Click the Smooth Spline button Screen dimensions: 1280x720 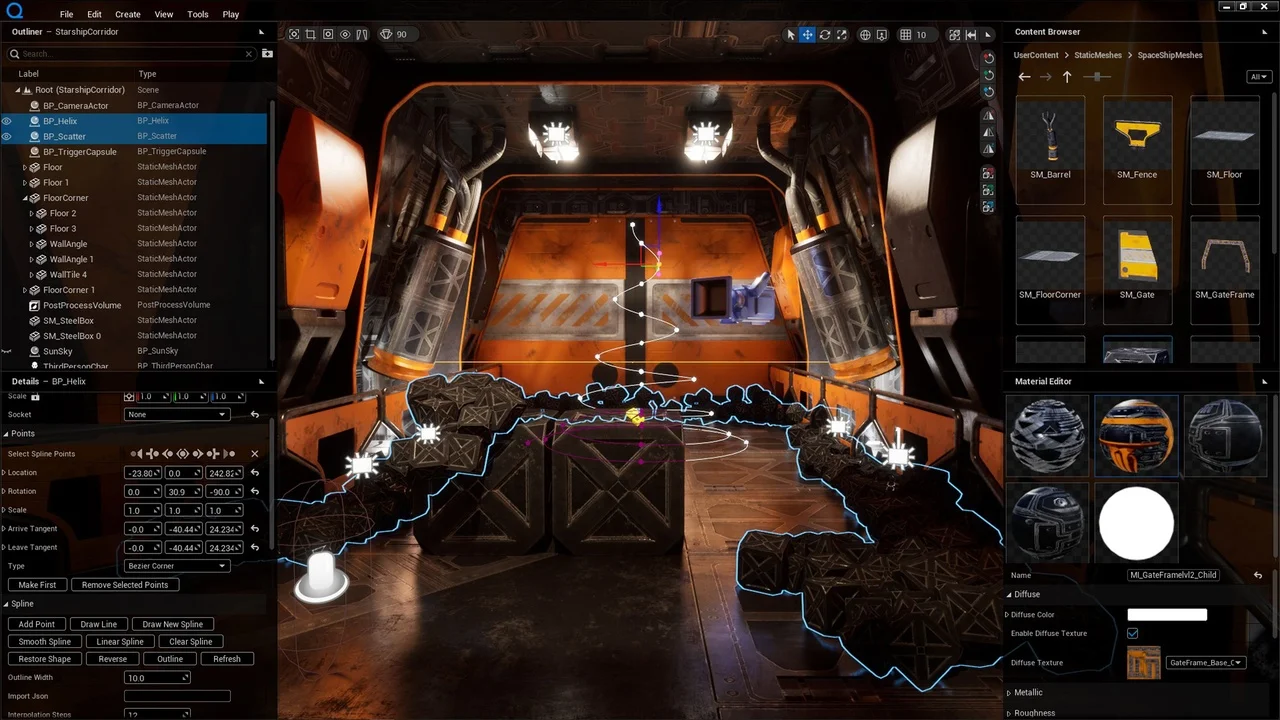[45, 641]
